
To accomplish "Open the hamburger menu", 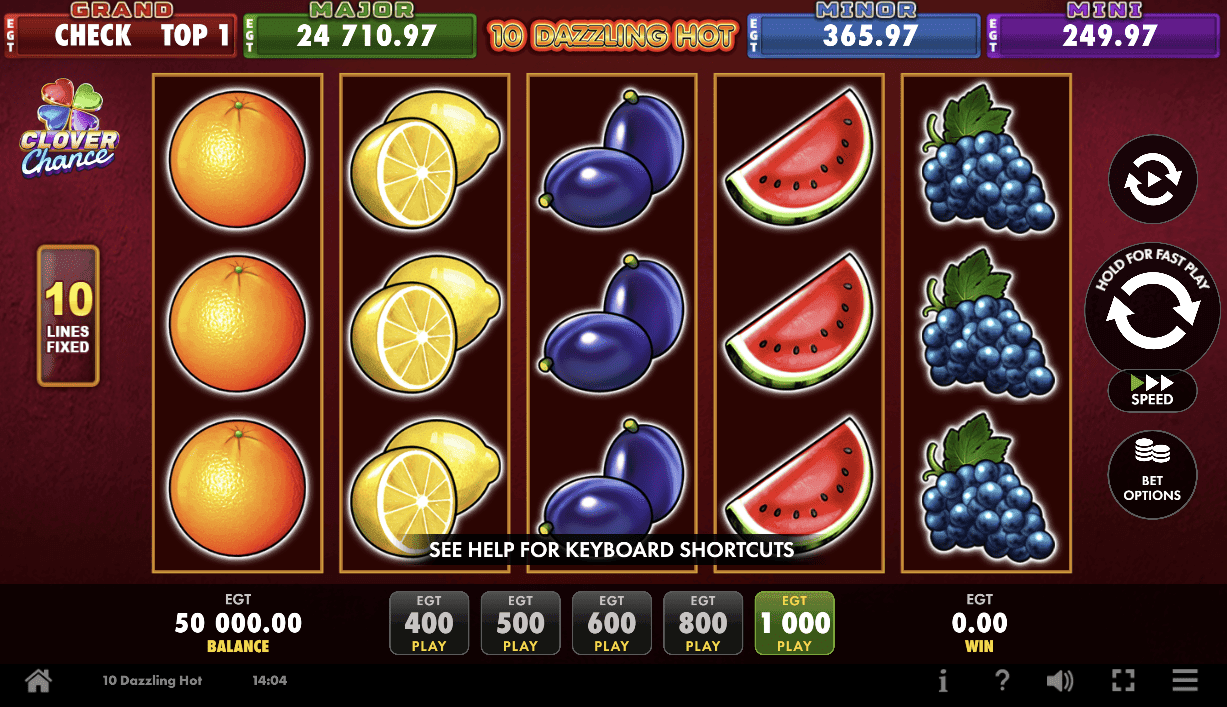I will tap(1185, 681).
